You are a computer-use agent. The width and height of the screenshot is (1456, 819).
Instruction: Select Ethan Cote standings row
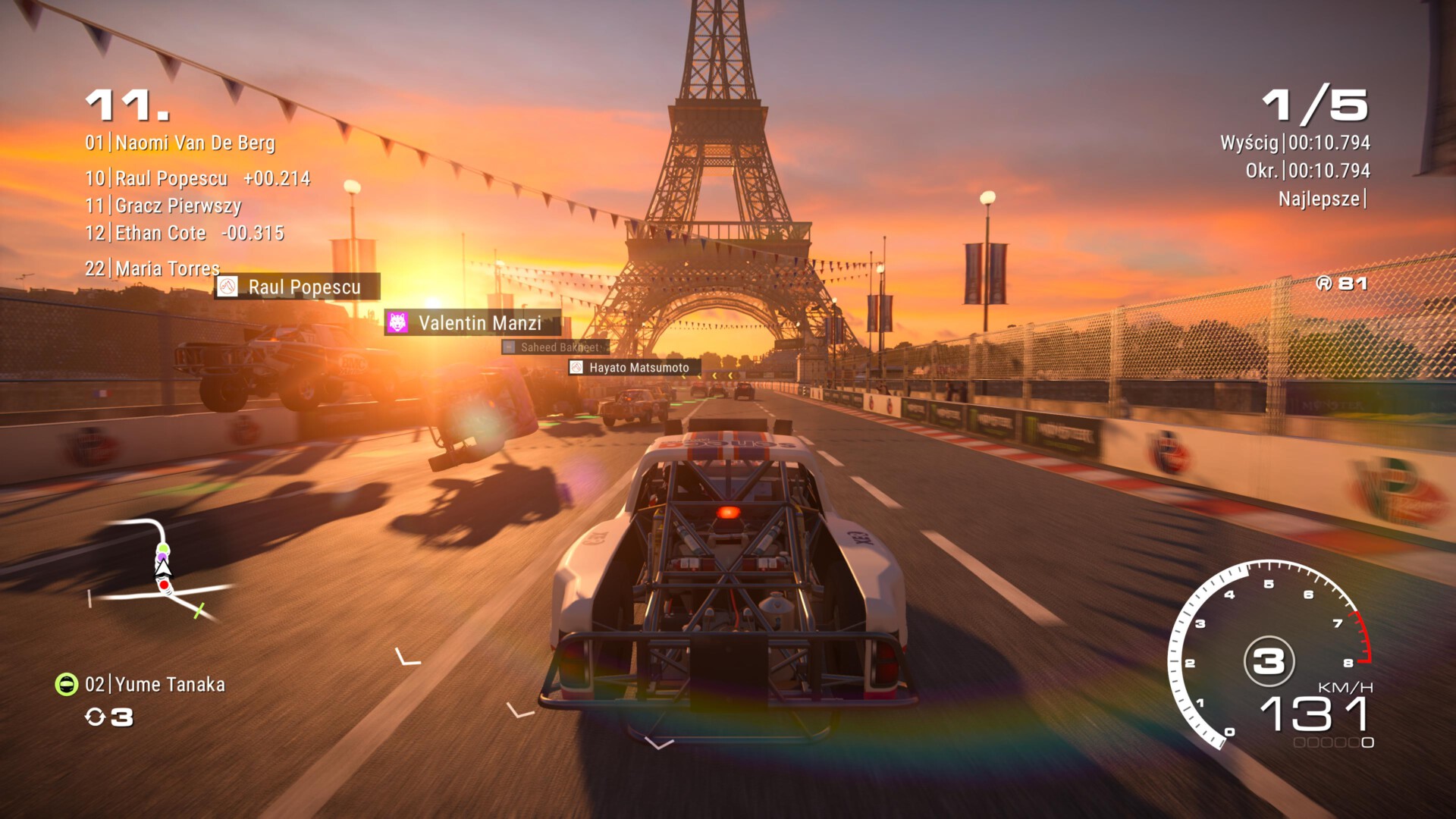184,234
